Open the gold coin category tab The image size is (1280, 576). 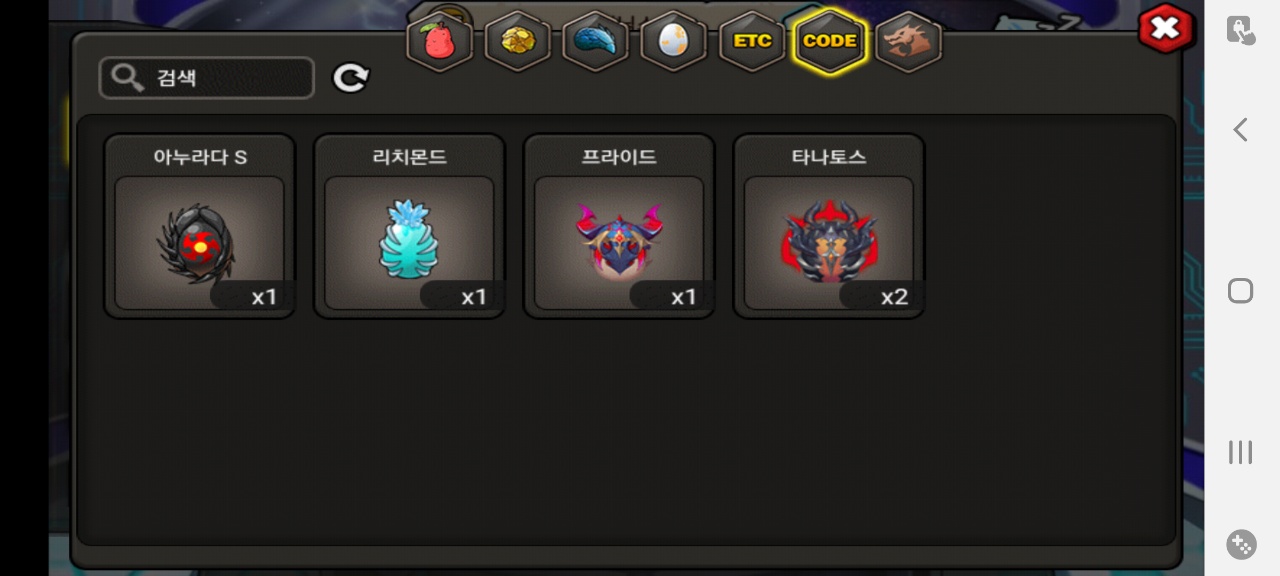pos(518,41)
